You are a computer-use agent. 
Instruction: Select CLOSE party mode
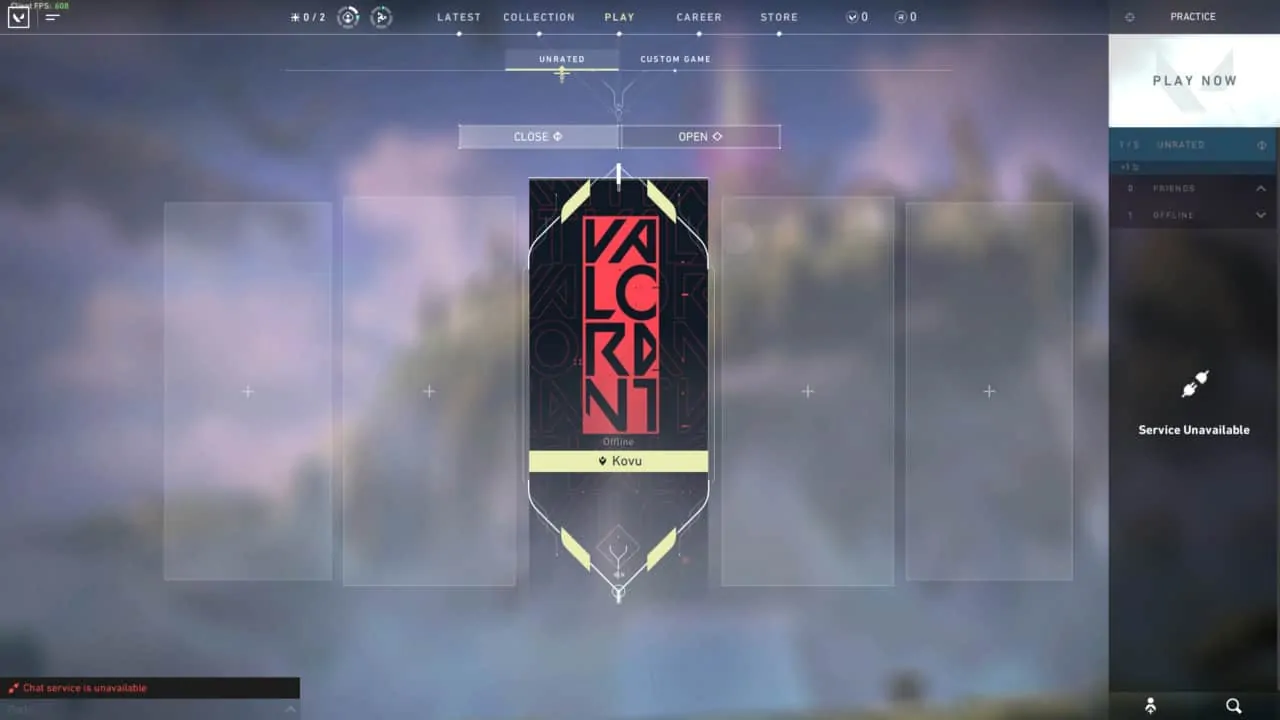pyautogui.click(x=537, y=136)
